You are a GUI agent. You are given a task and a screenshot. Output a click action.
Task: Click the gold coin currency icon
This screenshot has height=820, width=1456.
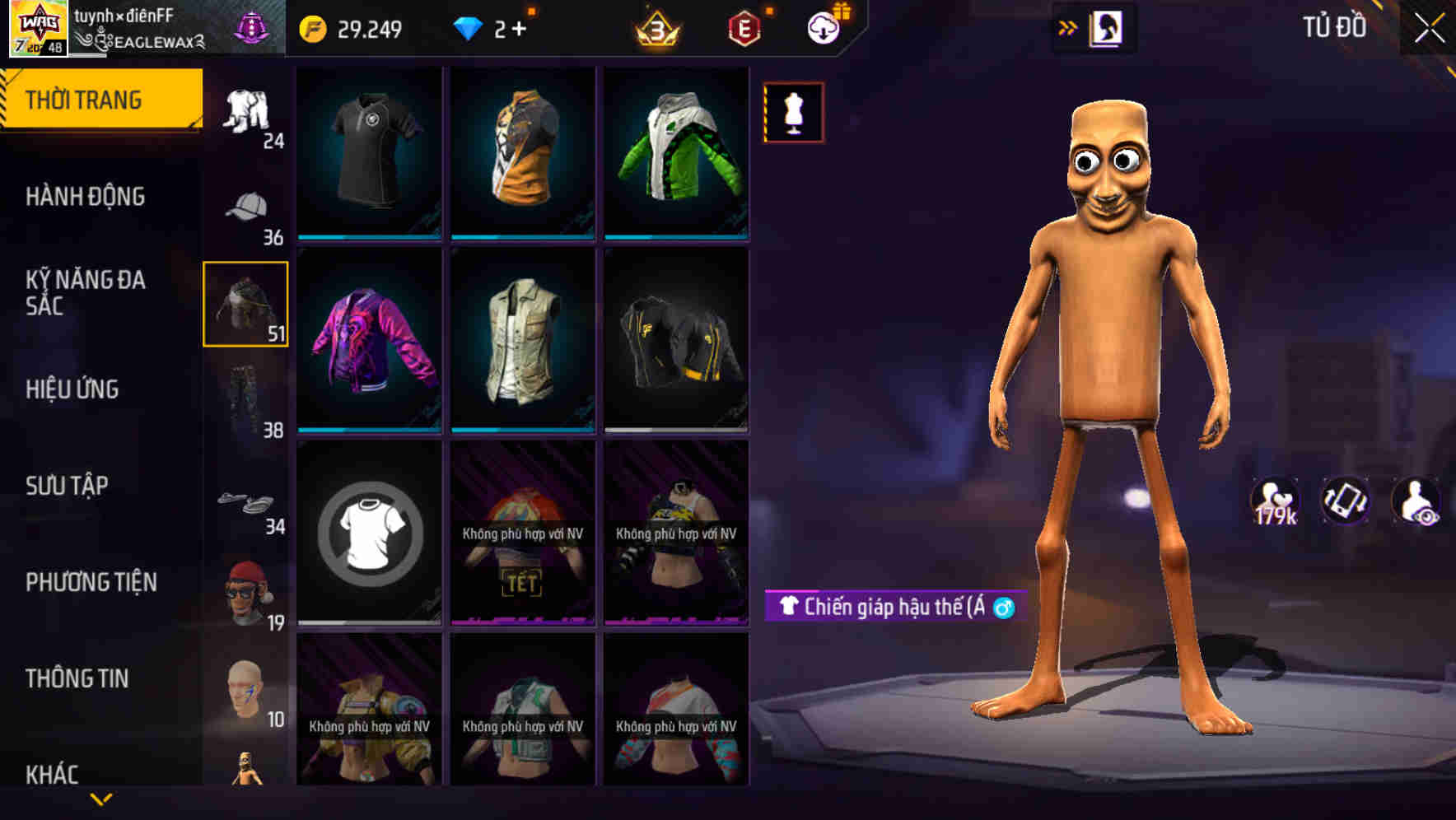tap(310, 27)
